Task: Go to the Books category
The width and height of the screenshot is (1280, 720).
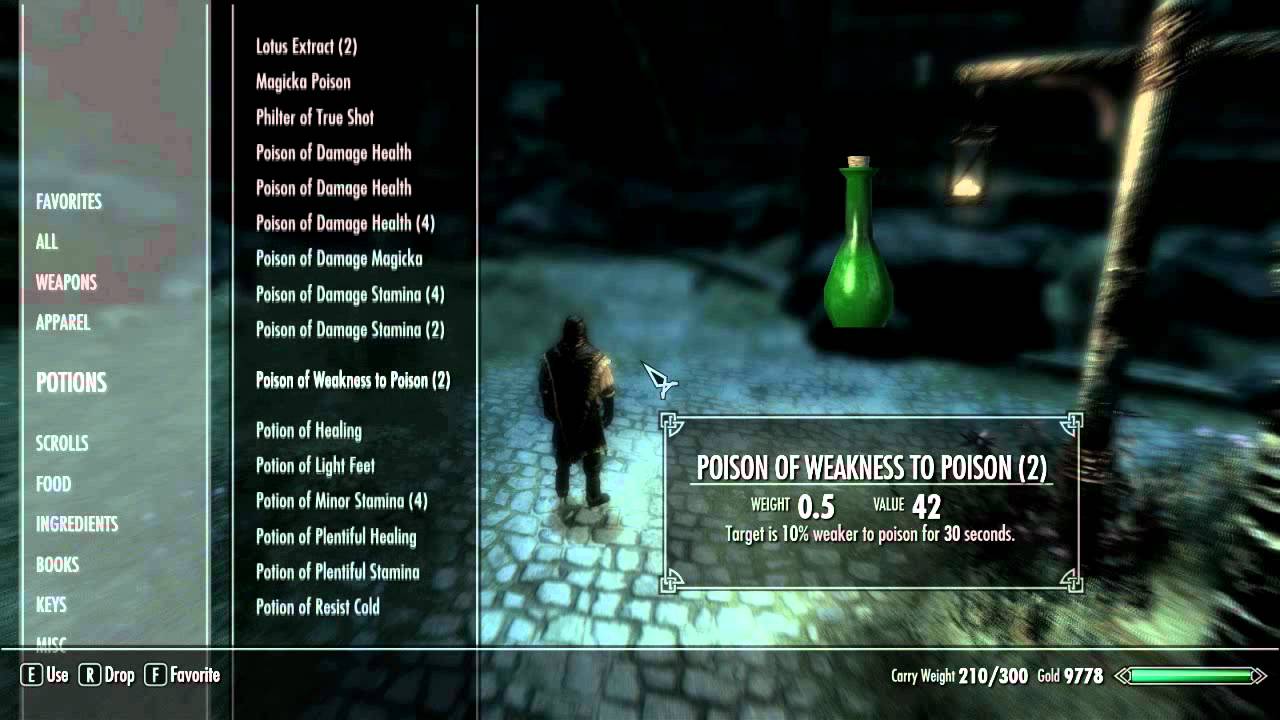Action: pyautogui.click(x=57, y=565)
